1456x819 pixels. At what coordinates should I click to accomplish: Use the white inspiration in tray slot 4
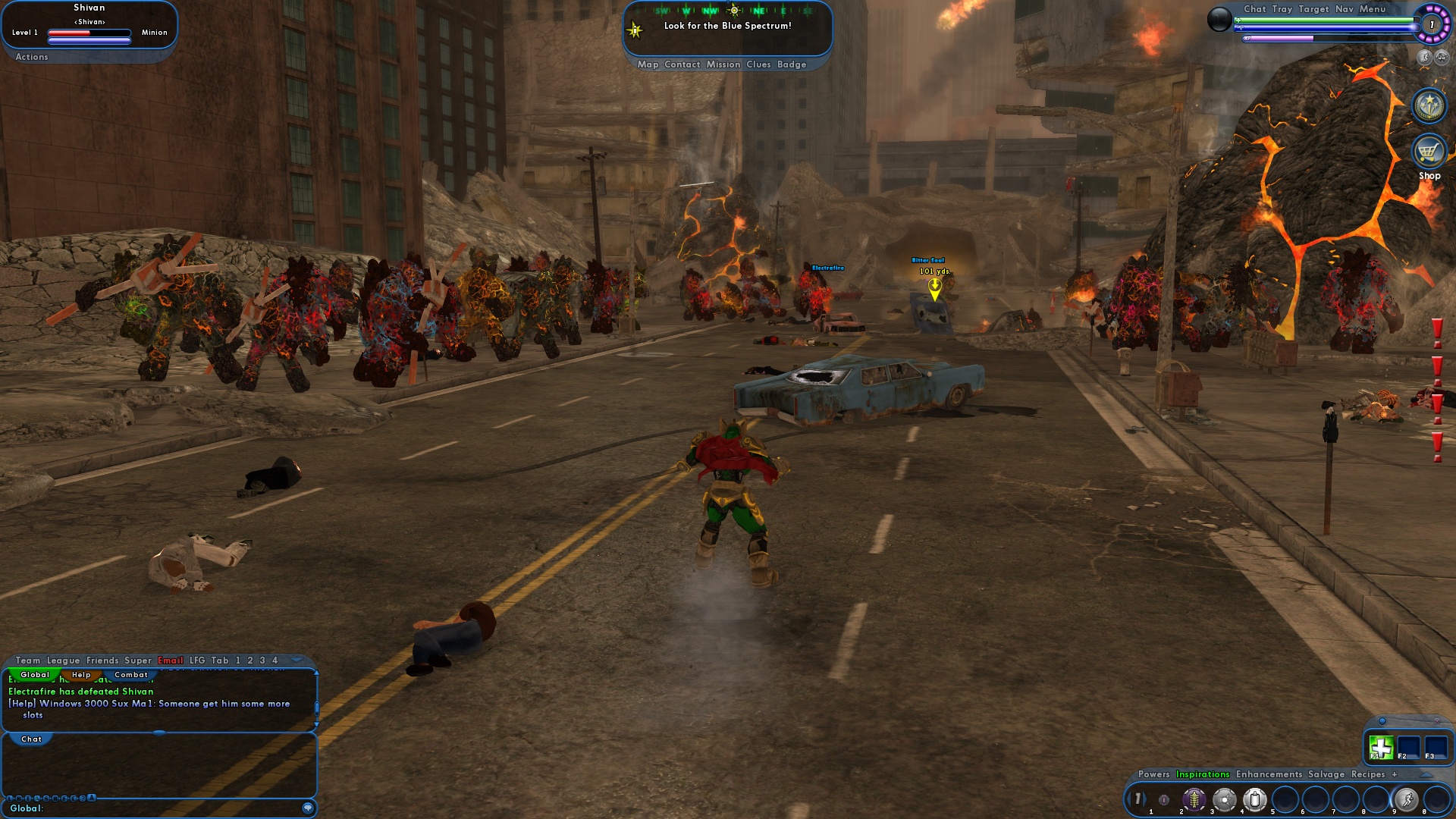pyautogui.click(x=1255, y=800)
